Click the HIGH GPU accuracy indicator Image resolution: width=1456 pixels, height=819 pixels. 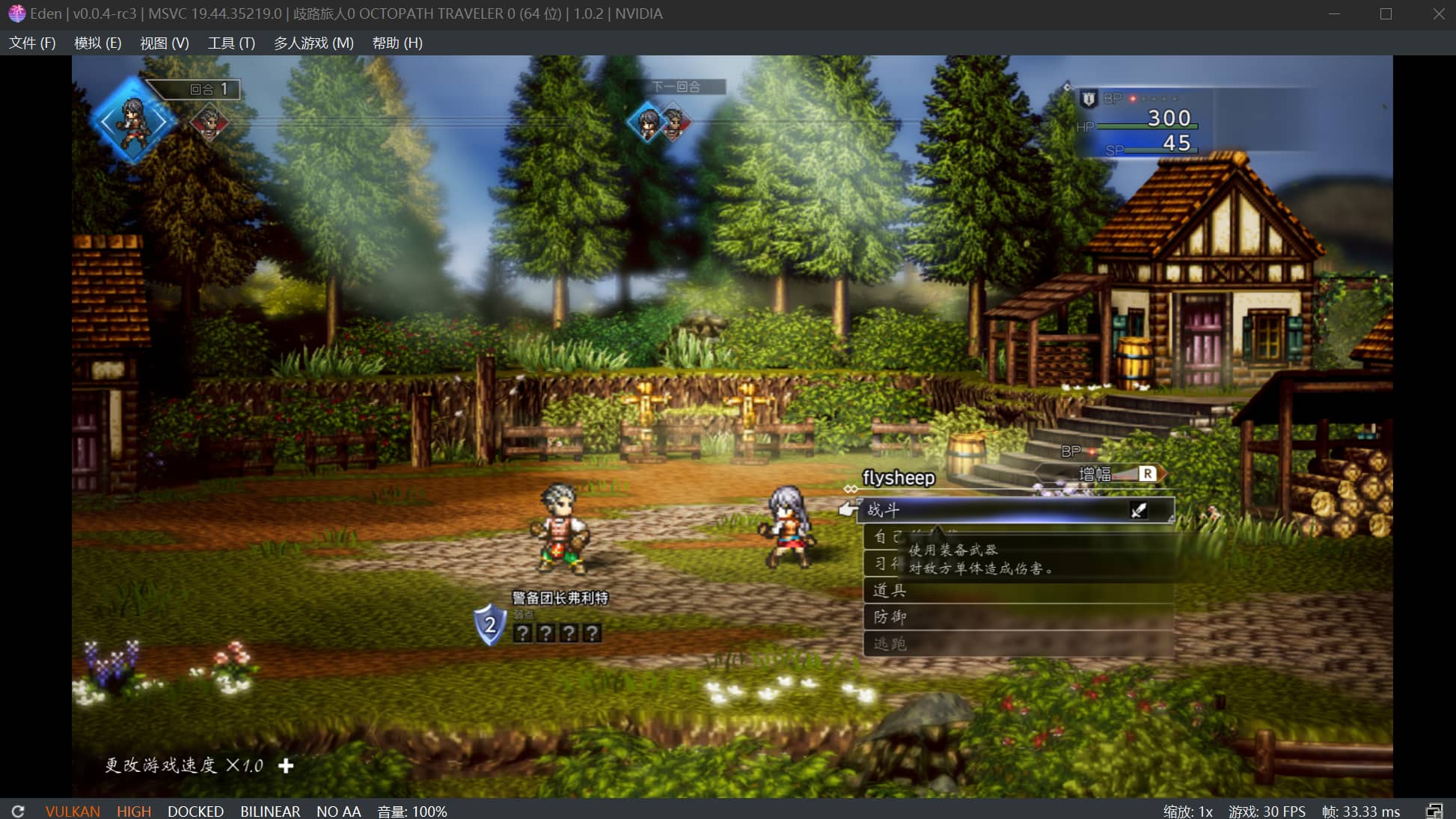point(133,811)
